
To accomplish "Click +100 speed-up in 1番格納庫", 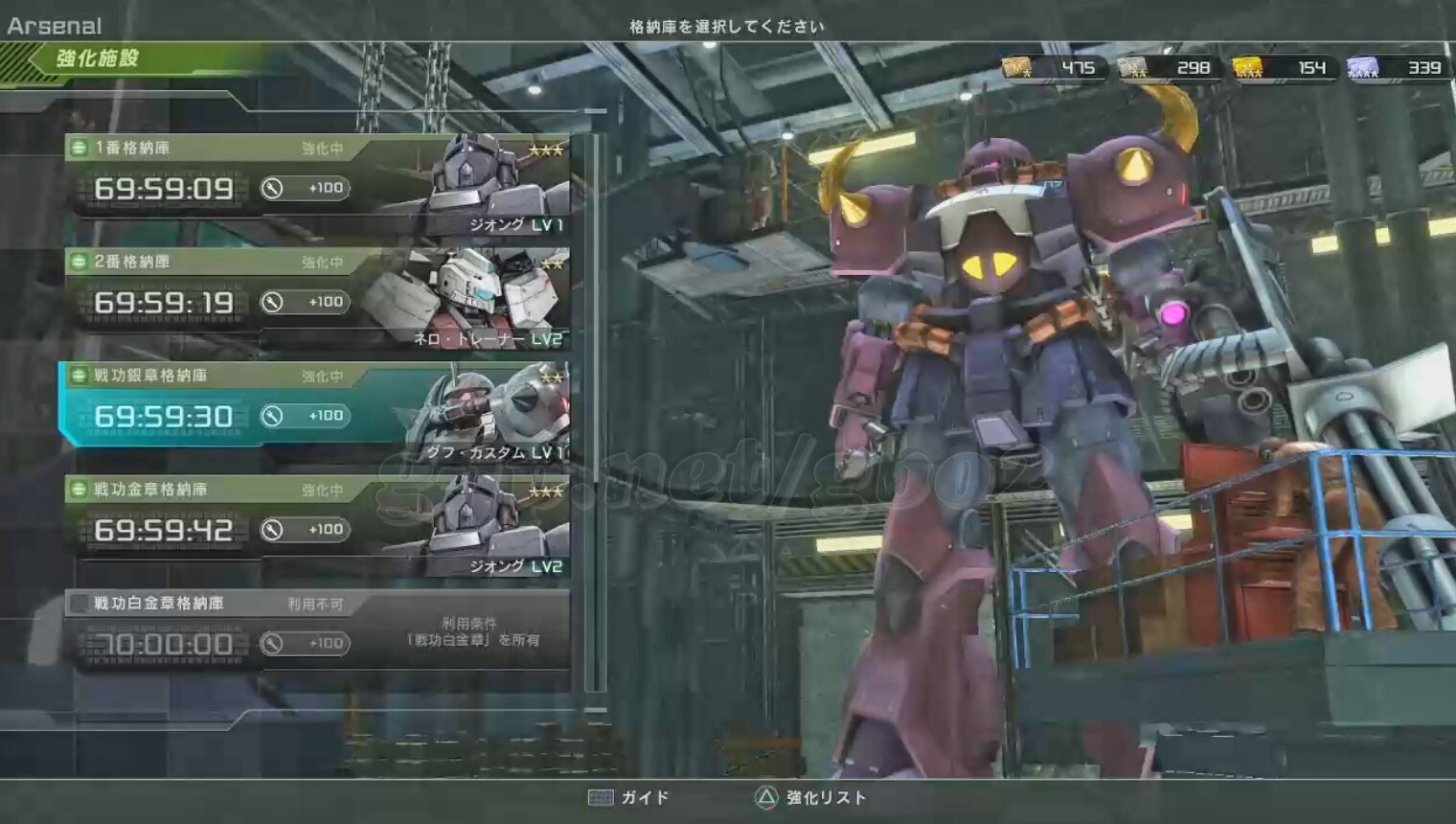I will click(x=305, y=188).
